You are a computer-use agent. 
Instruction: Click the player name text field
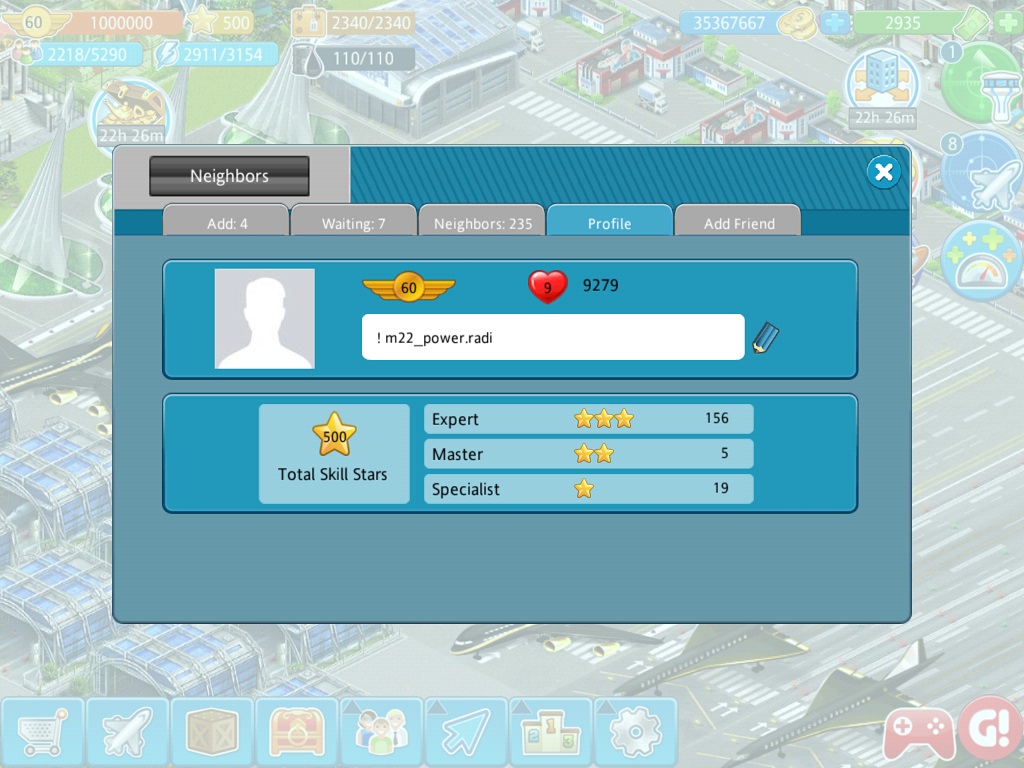pyautogui.click(x=552, y=337)
